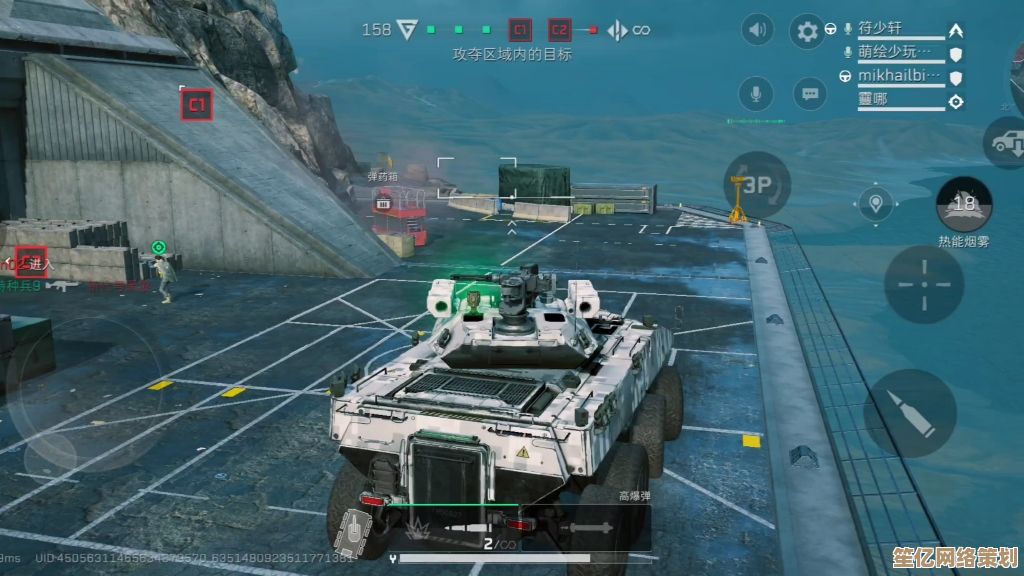Tap the crosshair aim button
The image size is (1024, 576).
[x=924, y=283]
